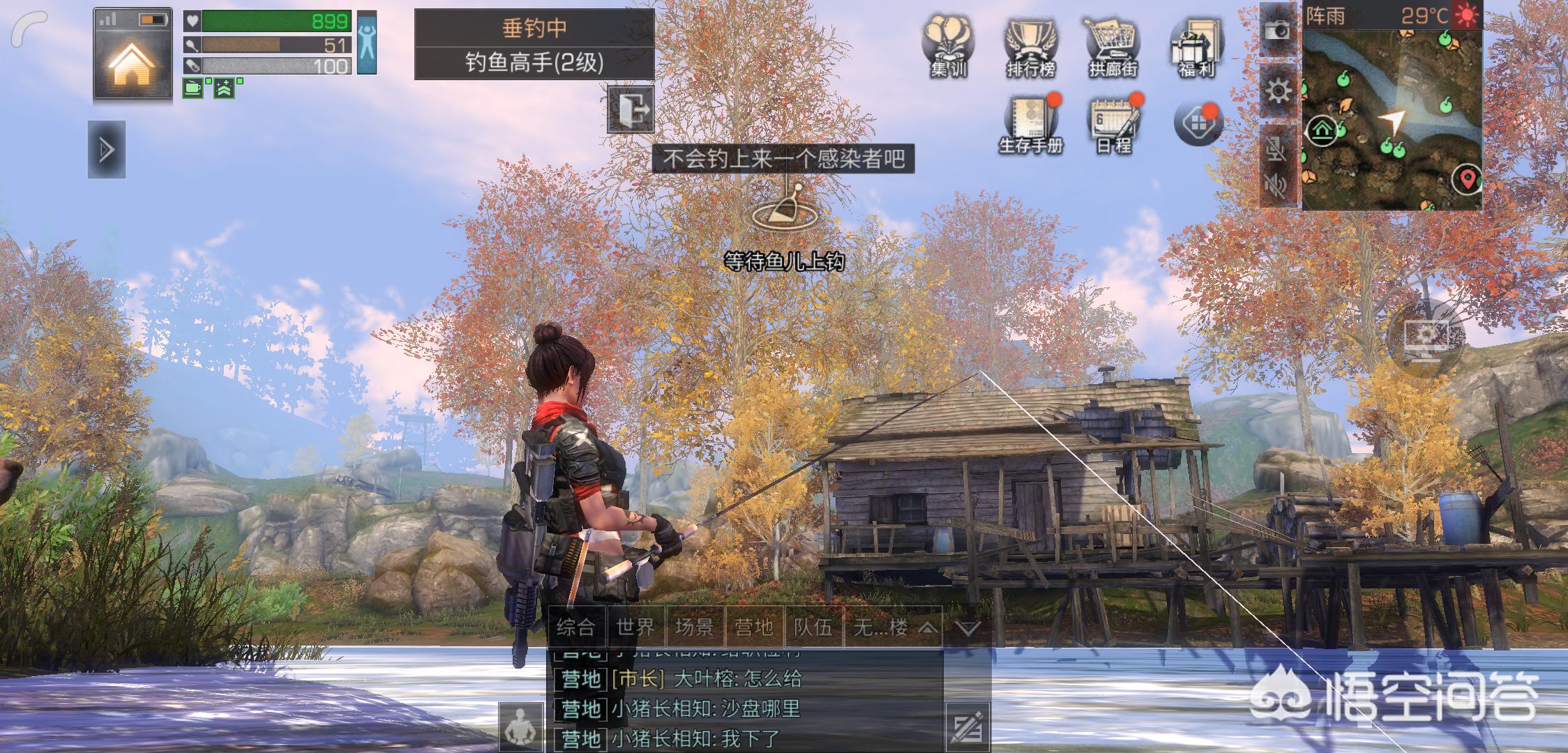
Task: Open the 福利 rewards menu
Action: click(1196, 46)
